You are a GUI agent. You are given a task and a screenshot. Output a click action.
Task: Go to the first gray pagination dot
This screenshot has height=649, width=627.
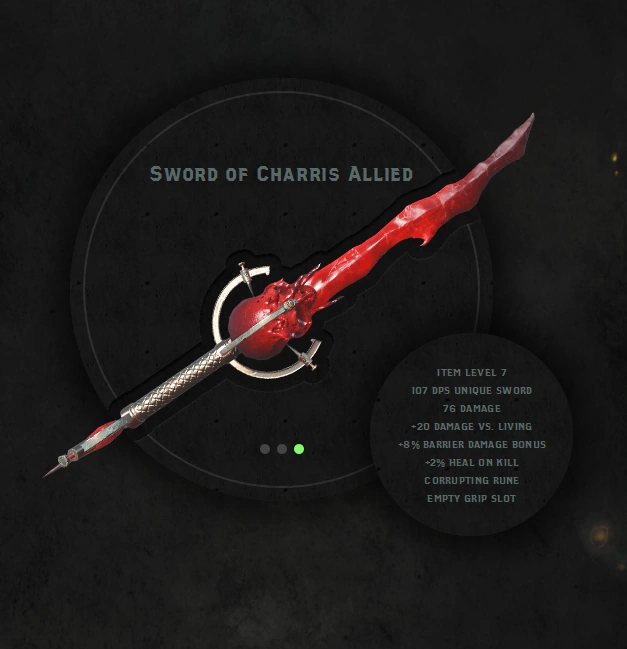(265, 449)
